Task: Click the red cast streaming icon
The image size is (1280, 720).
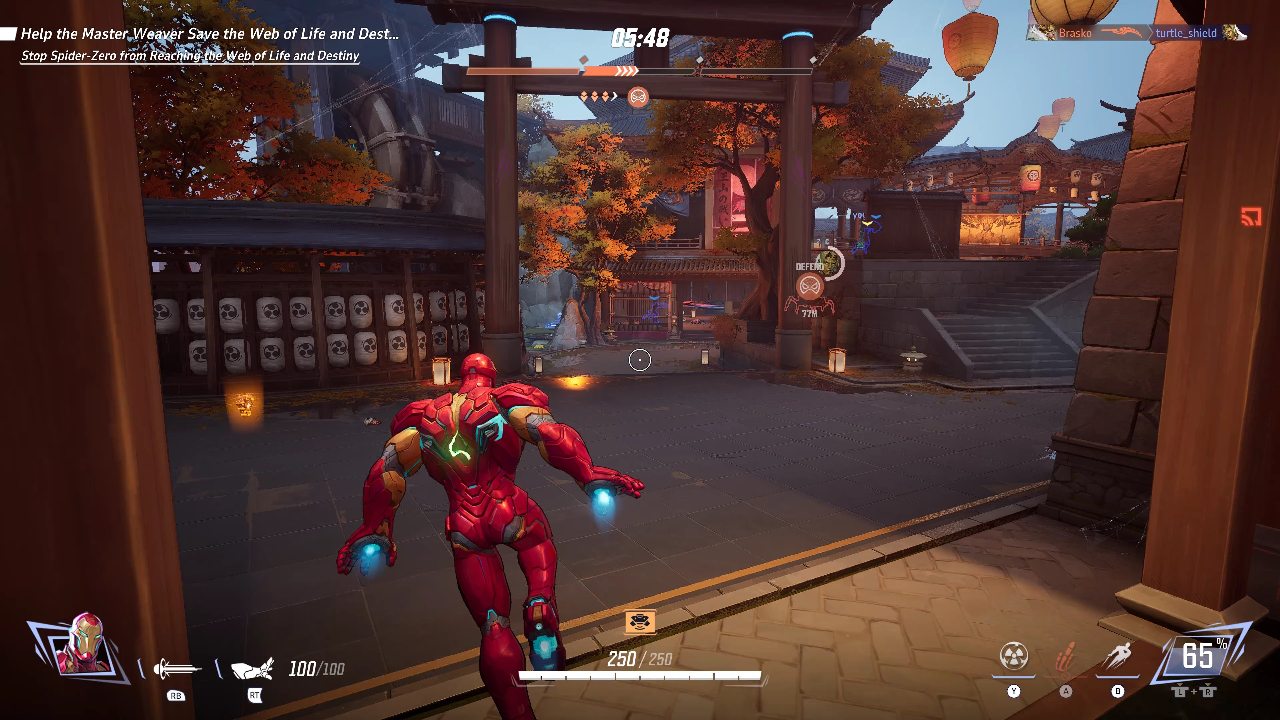Action: point(1250,215)
